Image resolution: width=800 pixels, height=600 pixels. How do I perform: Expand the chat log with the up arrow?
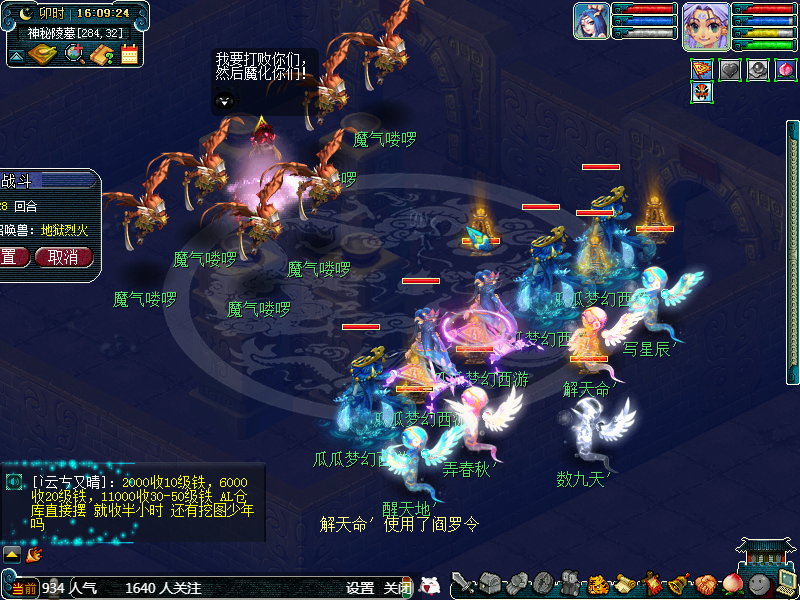click(12, 553)
